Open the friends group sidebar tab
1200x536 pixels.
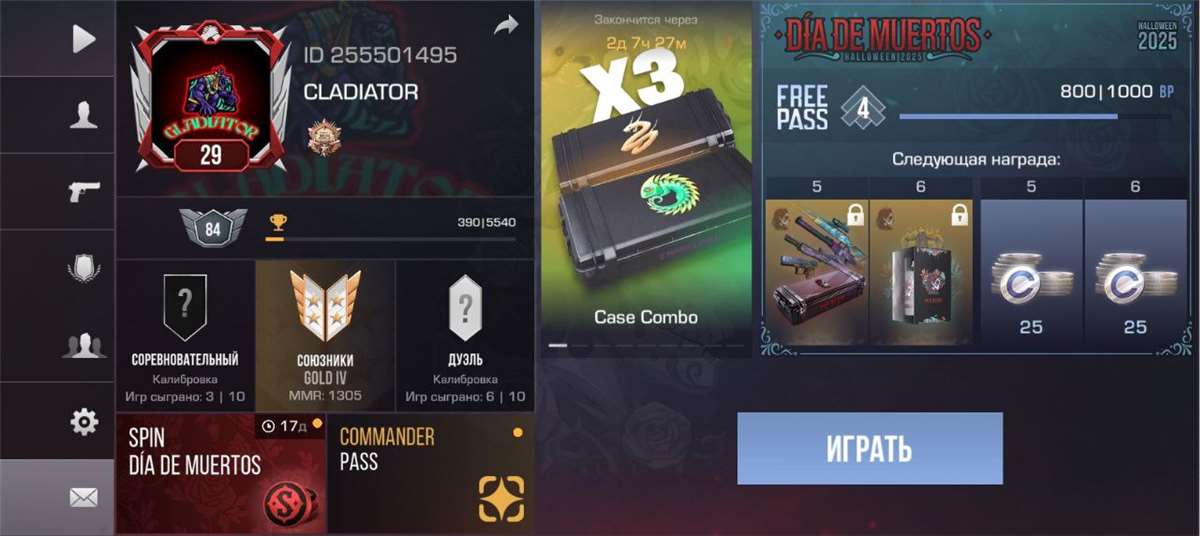click(84, 346)
